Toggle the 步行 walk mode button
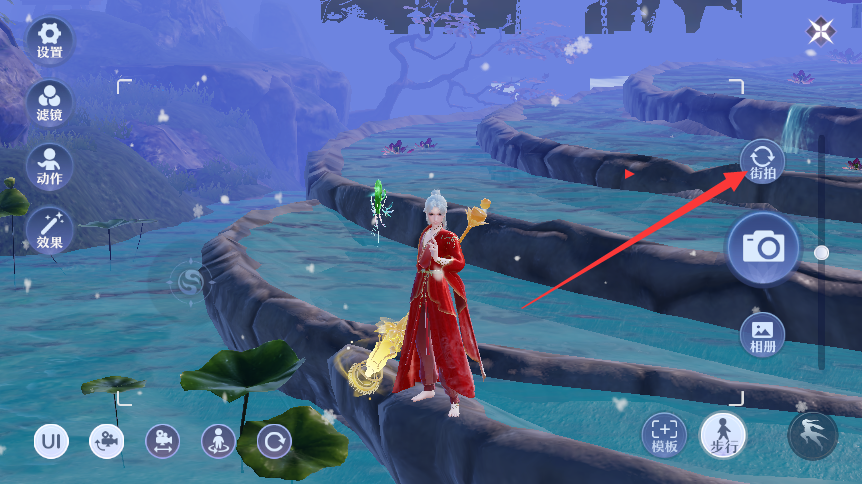Image resolution: width=862 pixels, height=484 pixels. tap(722, 433)
